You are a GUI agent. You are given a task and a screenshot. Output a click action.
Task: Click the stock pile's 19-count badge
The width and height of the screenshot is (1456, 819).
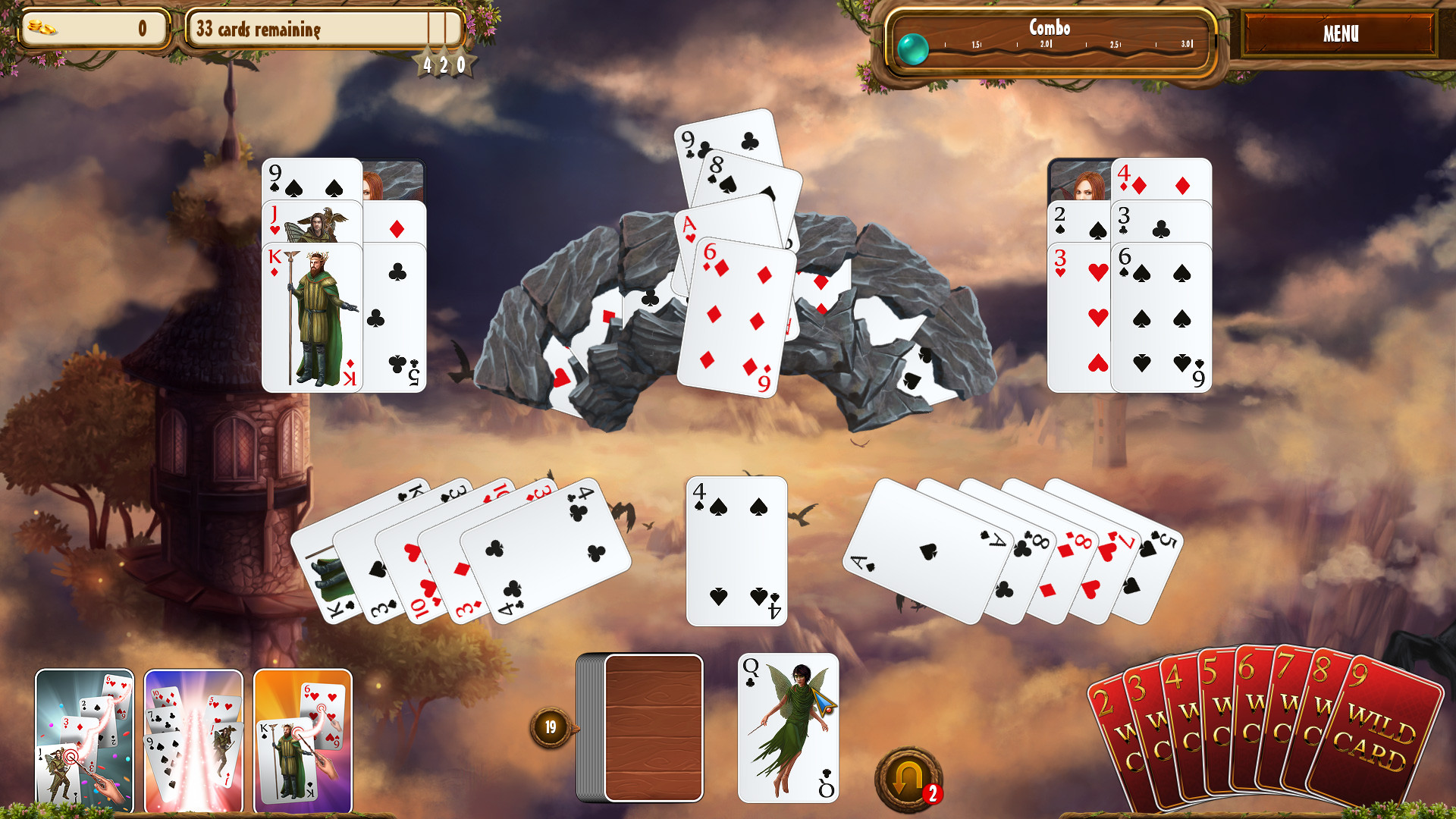551,725
